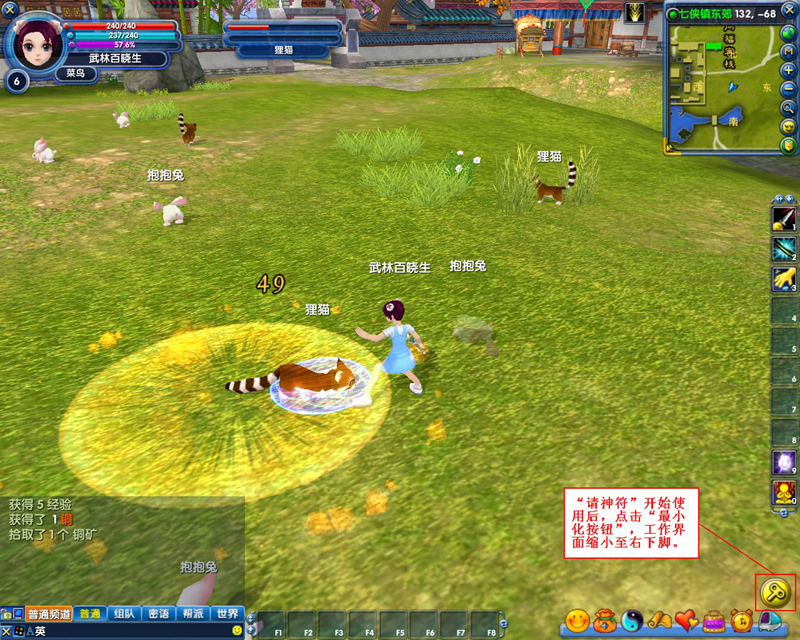Click the minimap's zoom-in plus button

click(790, 71)
